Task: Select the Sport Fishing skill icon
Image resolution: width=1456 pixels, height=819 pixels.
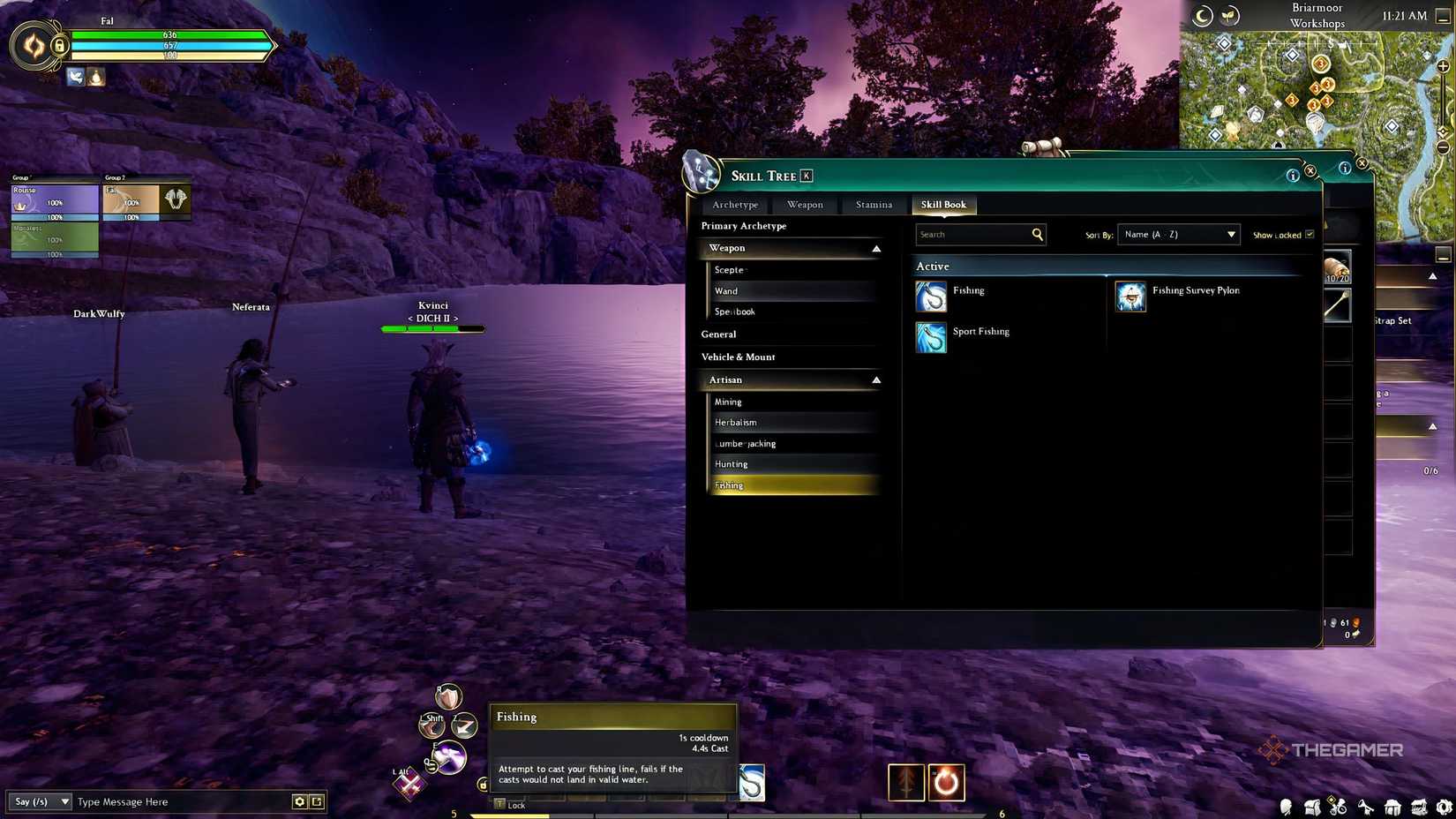Action: tap(930, 337)
